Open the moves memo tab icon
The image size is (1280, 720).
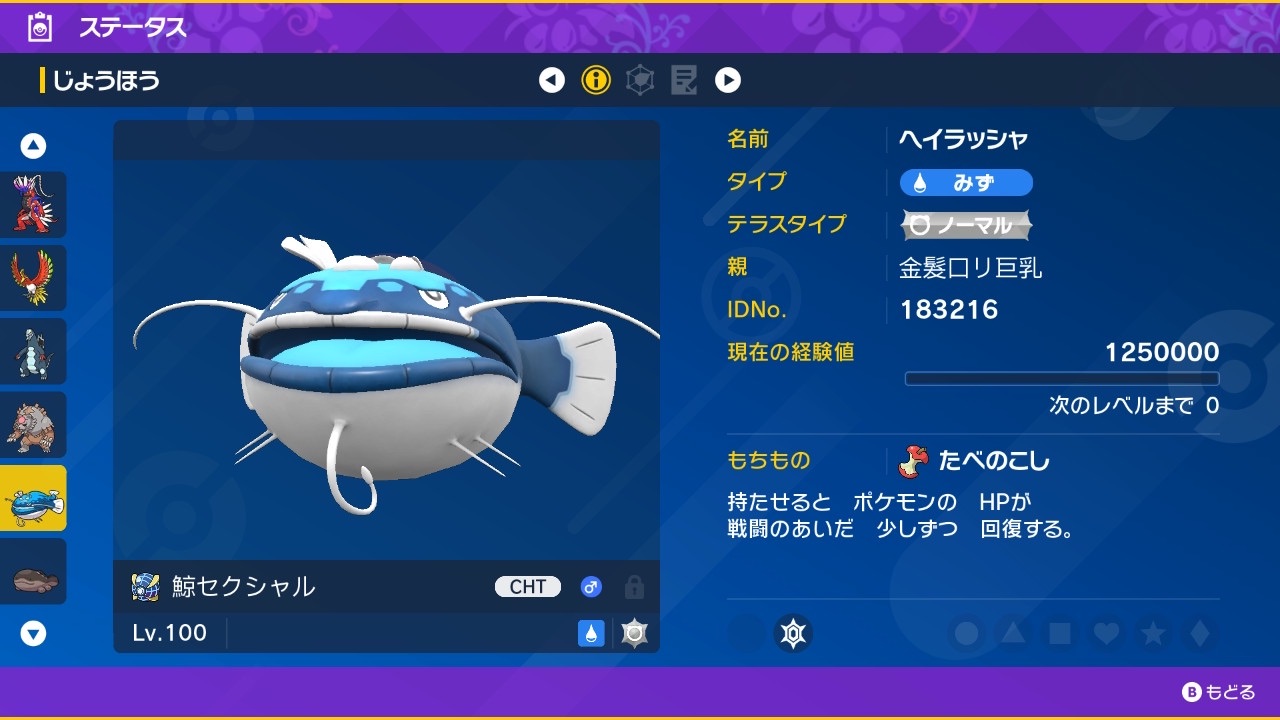point(684,80)
